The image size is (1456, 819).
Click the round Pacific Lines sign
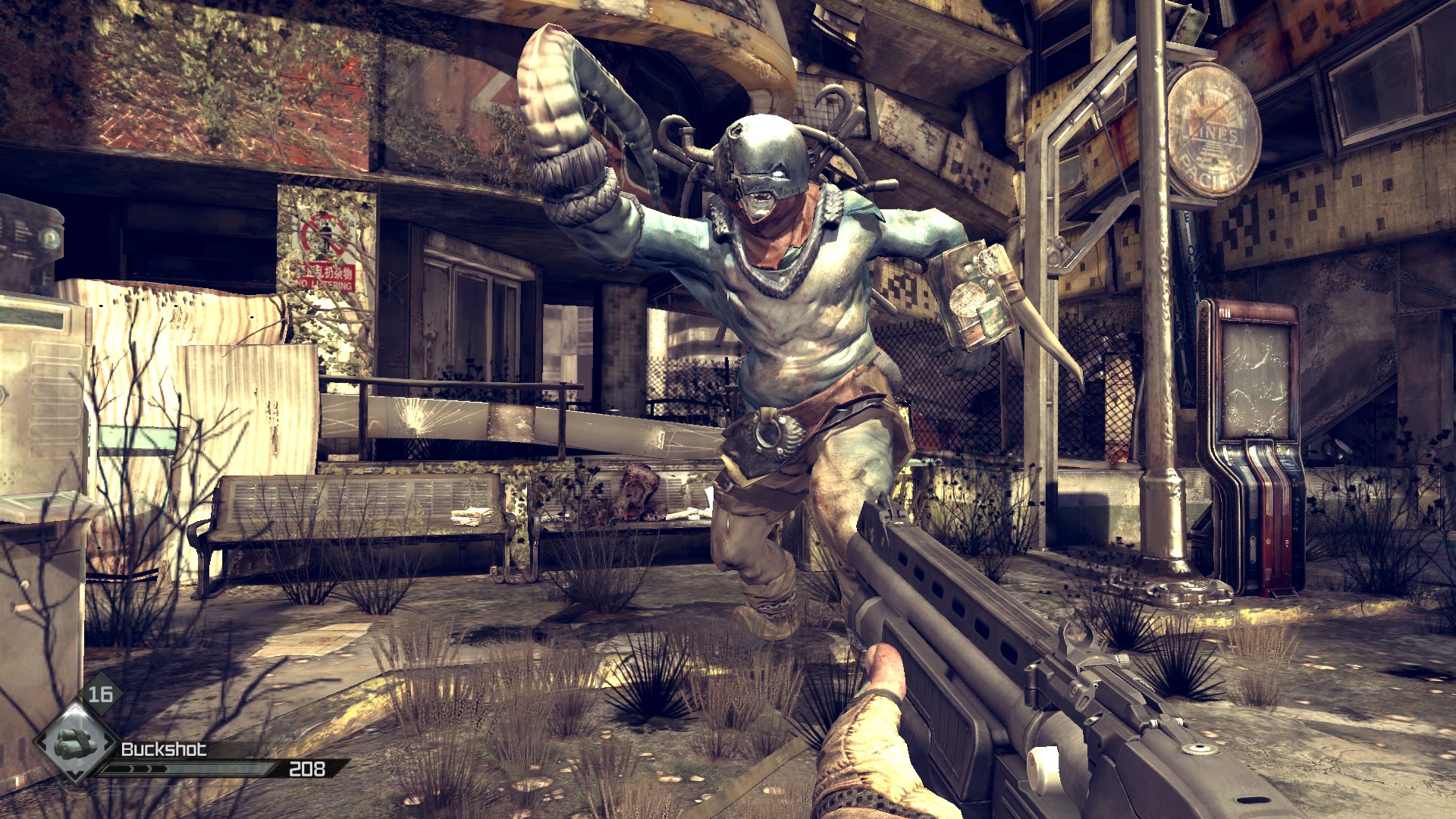(1213, 129)
